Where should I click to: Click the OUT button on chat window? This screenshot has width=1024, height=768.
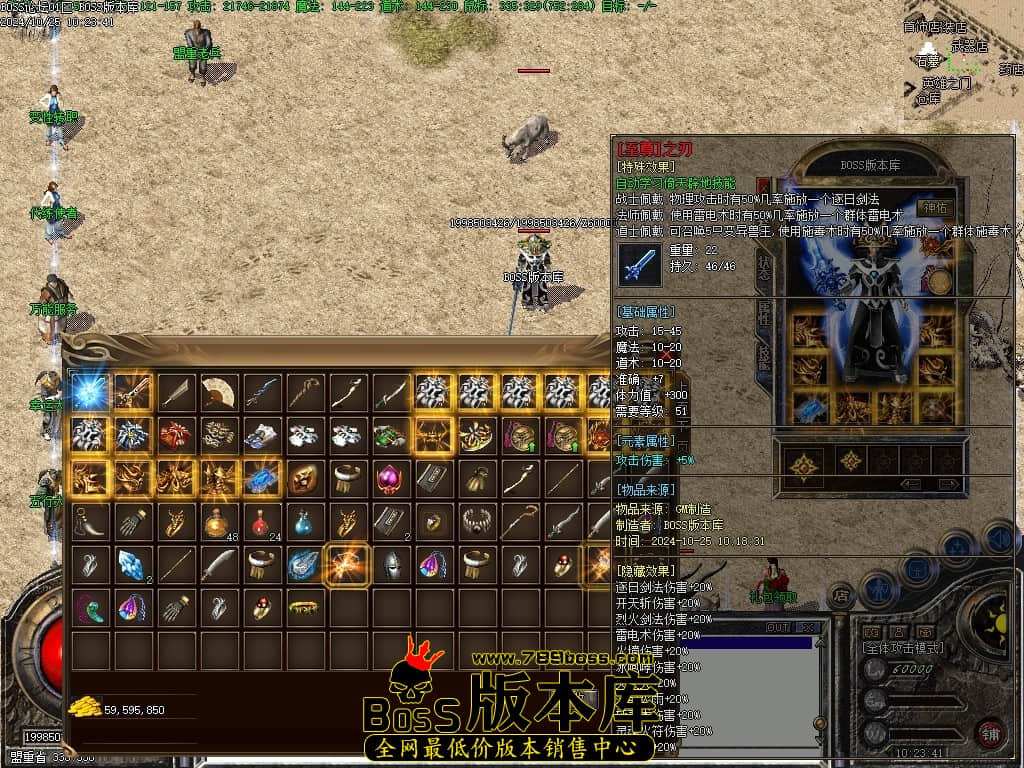[x=777, y=627]
